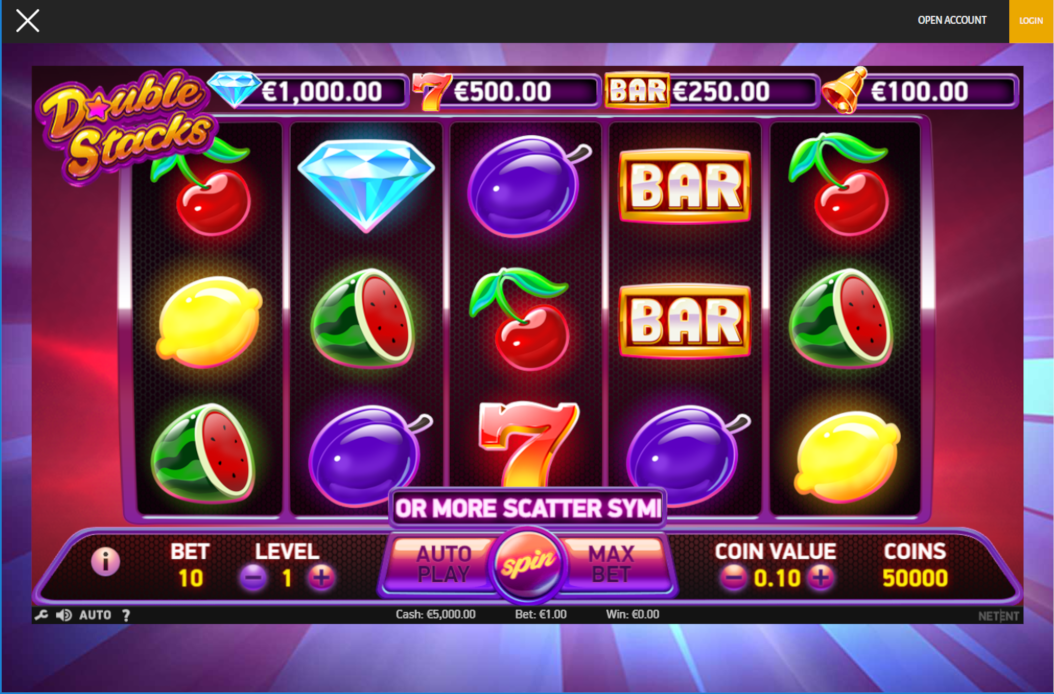Click the yellow Login button
This screenshot has height=694, width=1054.
coord(1031,21)
